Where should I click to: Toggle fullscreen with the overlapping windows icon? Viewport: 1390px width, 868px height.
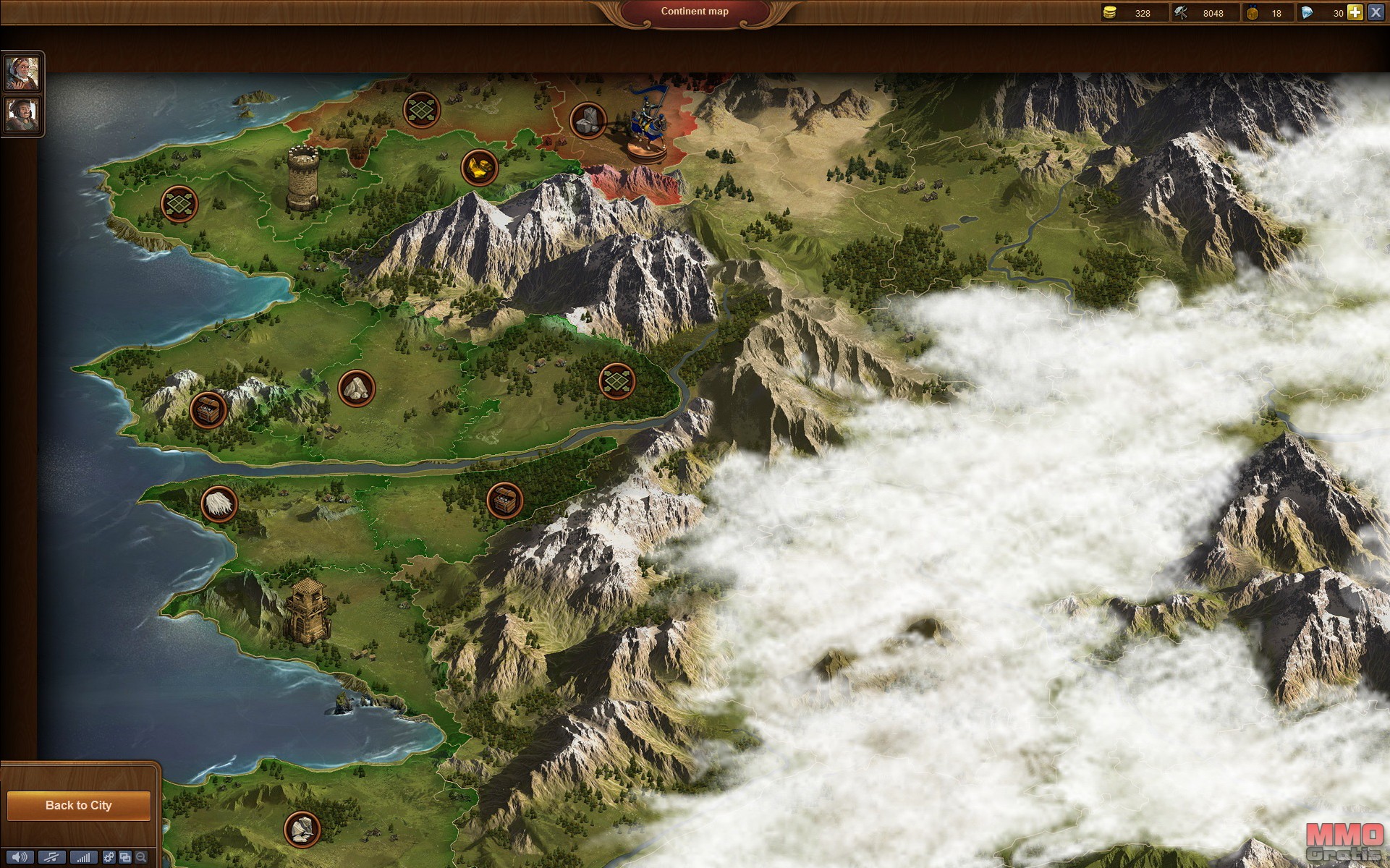[124, 857]
